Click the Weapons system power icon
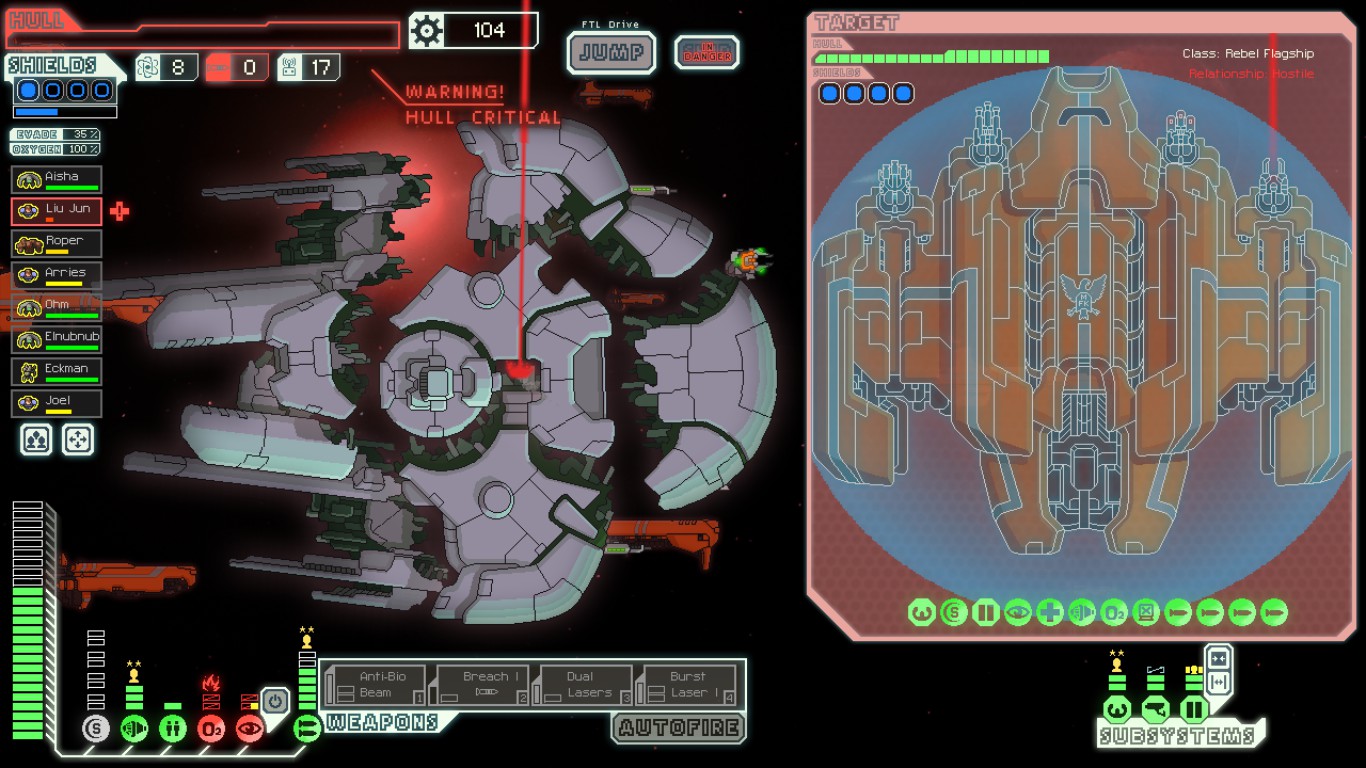The width and height of the screenshot is (1366, 768). pyautogui.click(x=308, y=729)
